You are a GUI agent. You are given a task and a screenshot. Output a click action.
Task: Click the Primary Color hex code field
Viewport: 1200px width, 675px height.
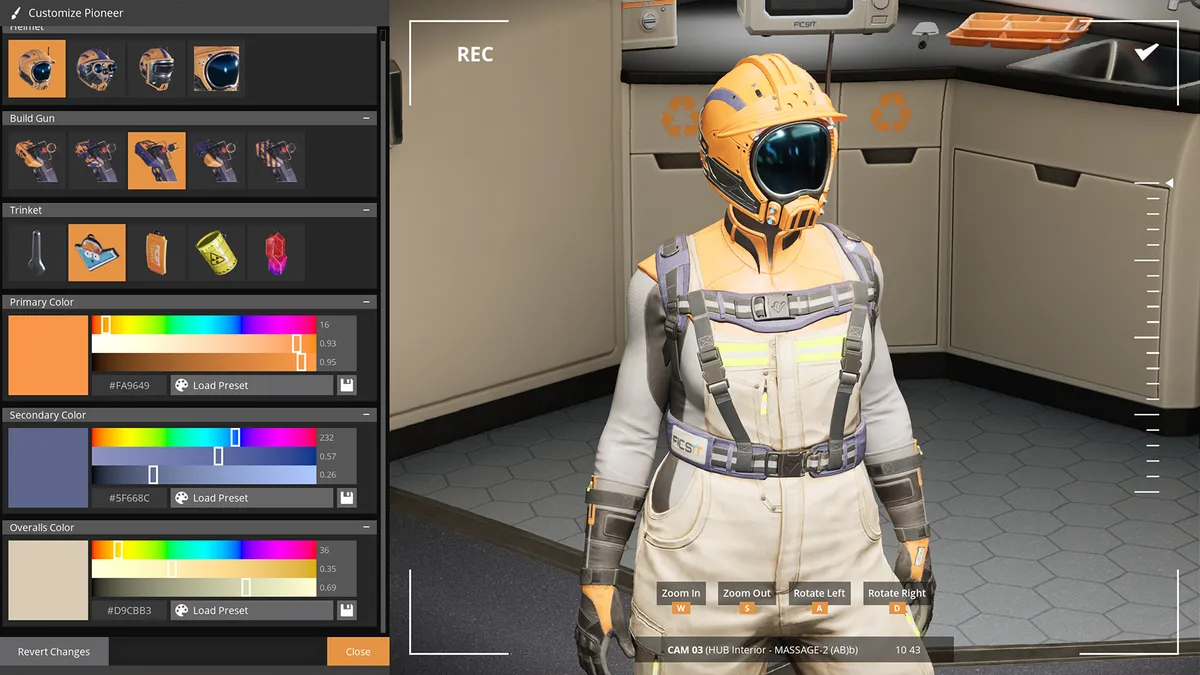point(129,385)
